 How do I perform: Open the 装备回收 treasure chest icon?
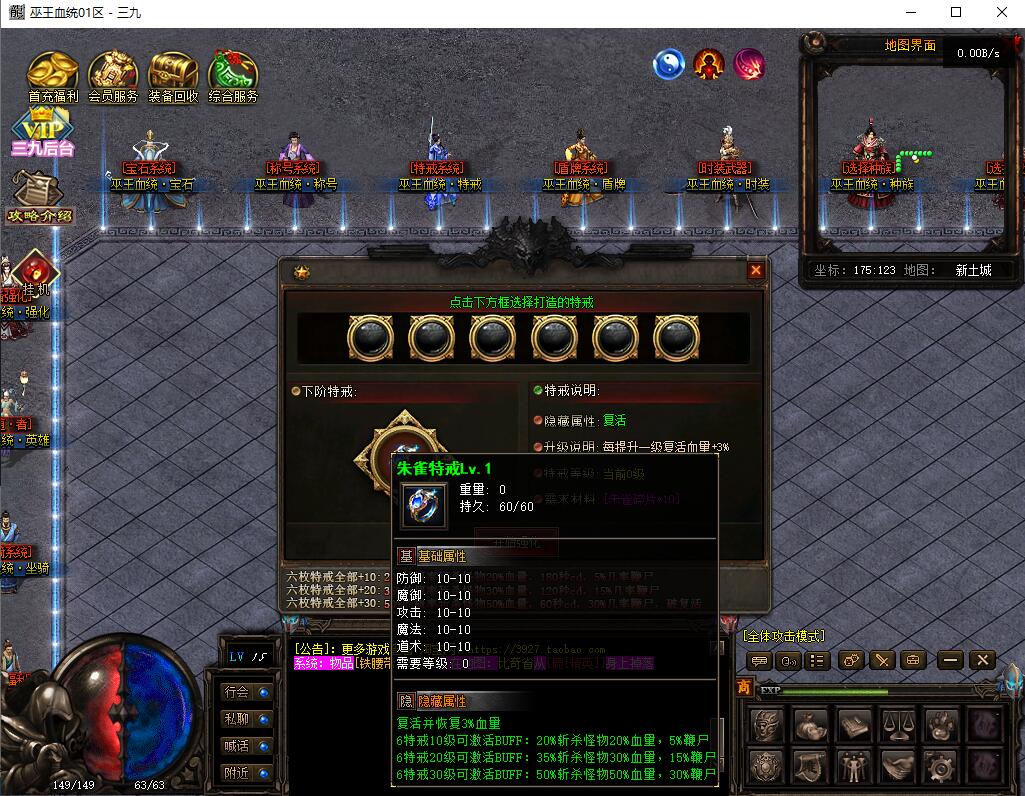pos(173,73)
